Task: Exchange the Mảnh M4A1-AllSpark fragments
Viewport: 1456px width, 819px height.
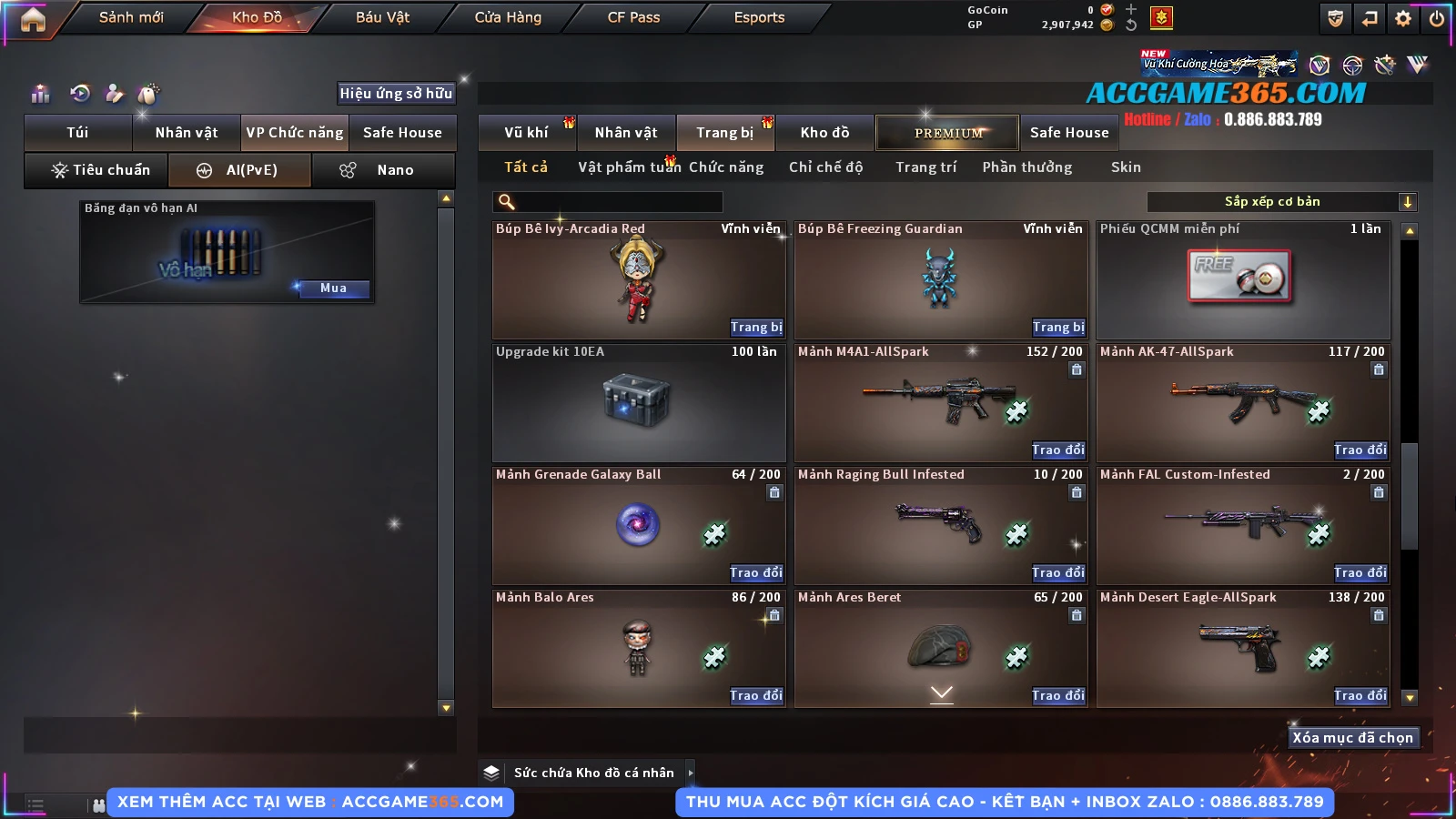Action: point(1057,450)
